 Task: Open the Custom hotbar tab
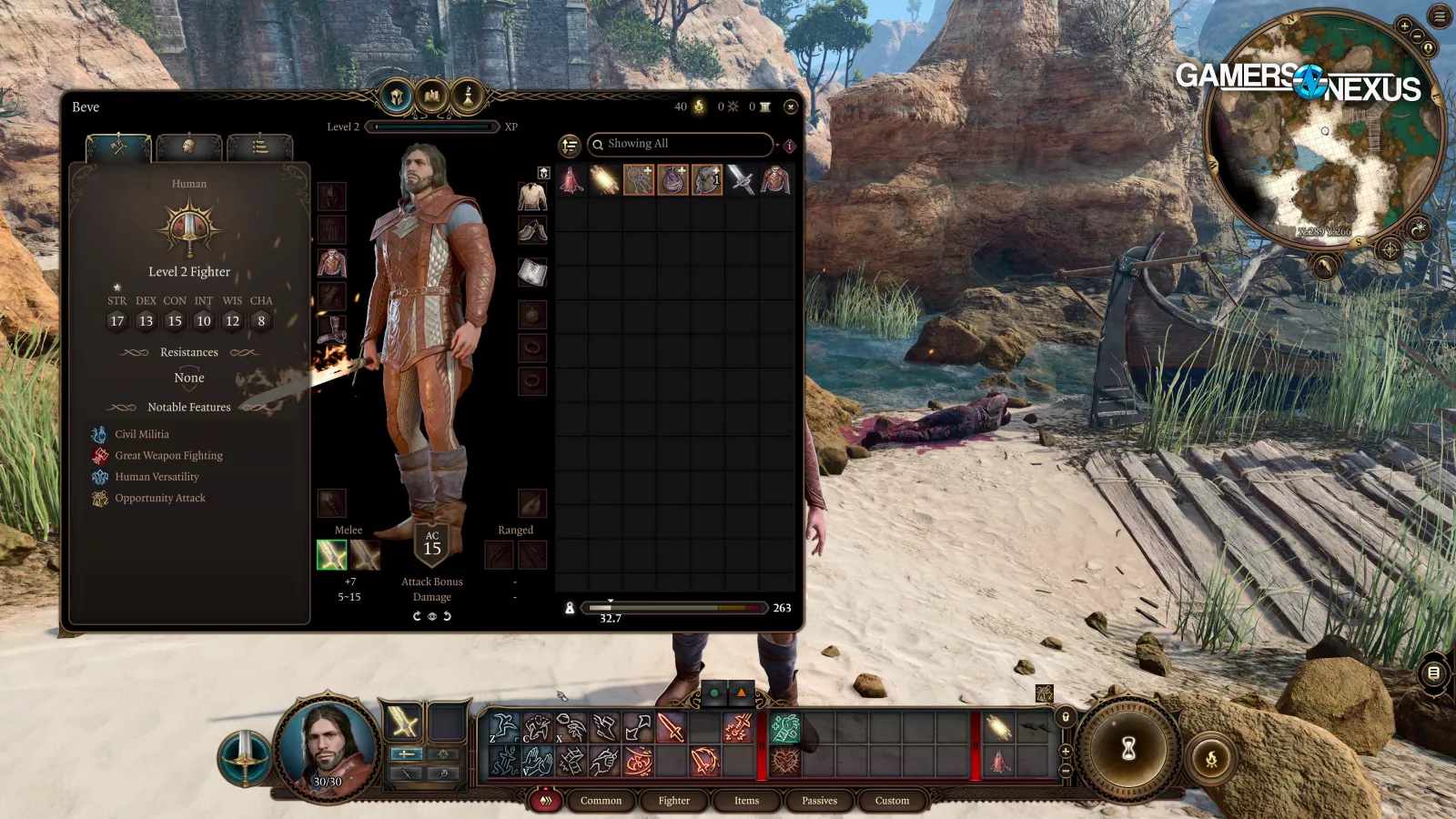(892, 801)
